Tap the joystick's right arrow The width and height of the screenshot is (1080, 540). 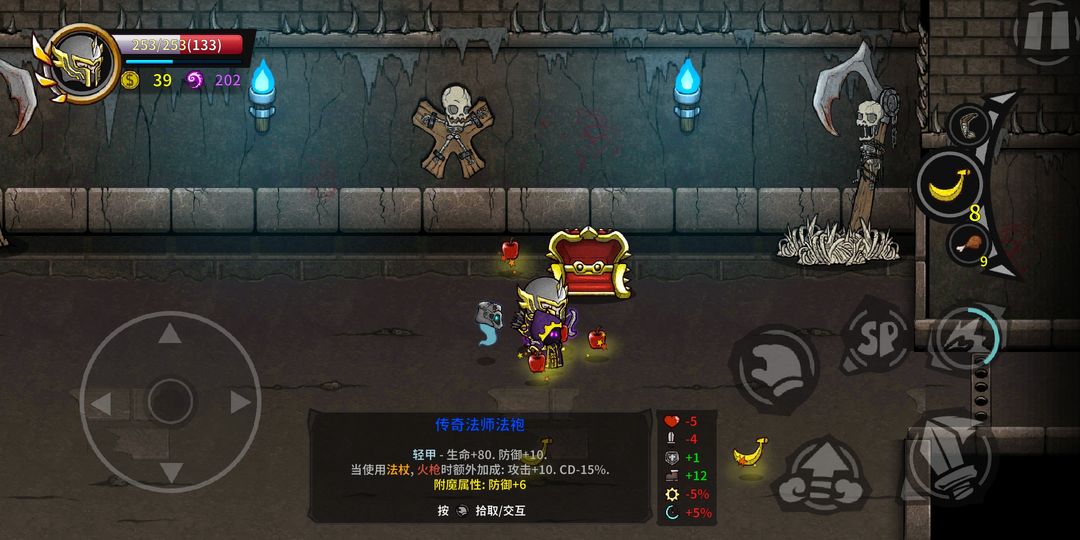[239, 403]
